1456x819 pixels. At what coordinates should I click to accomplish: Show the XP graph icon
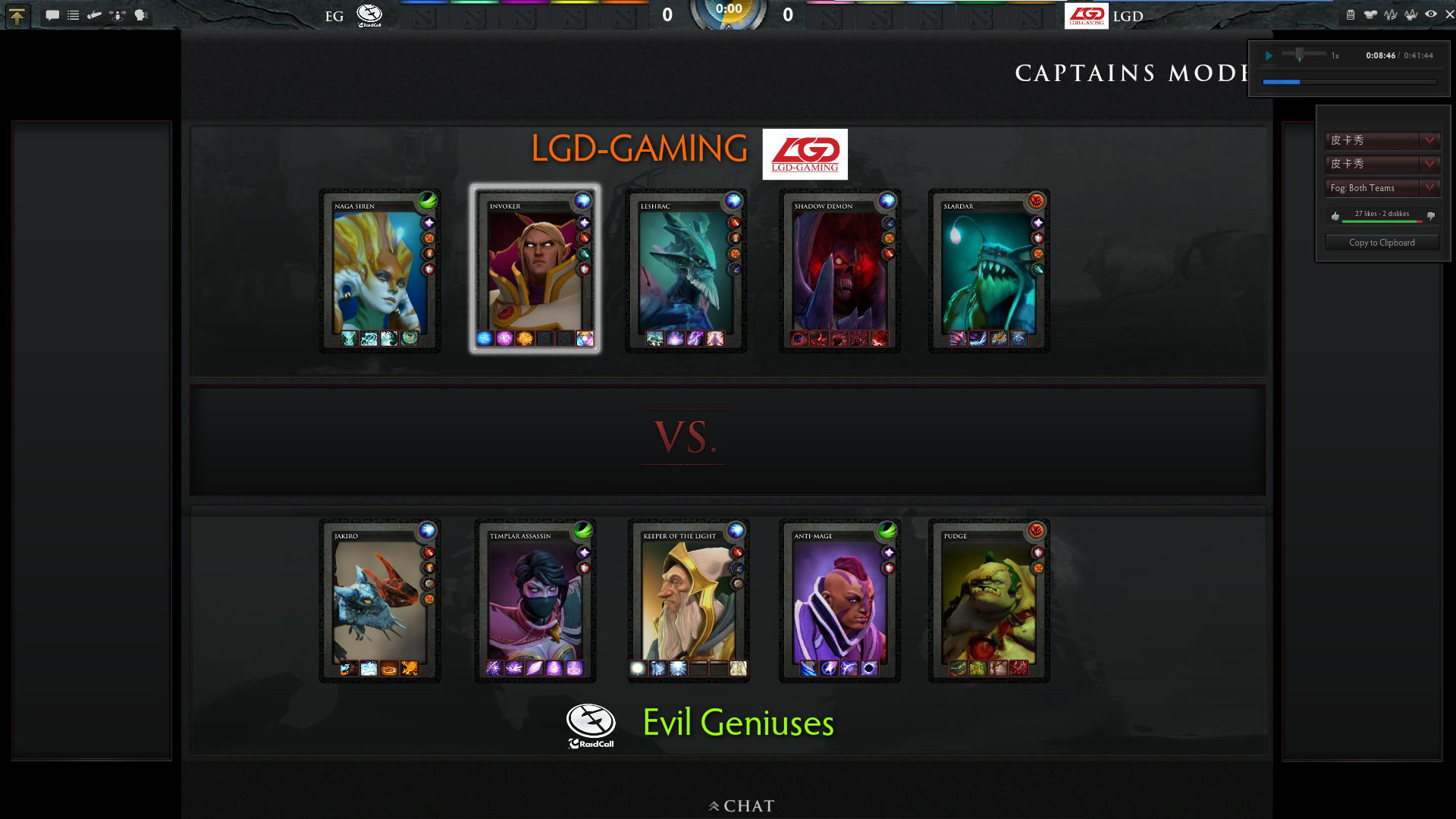[1389, 14]
